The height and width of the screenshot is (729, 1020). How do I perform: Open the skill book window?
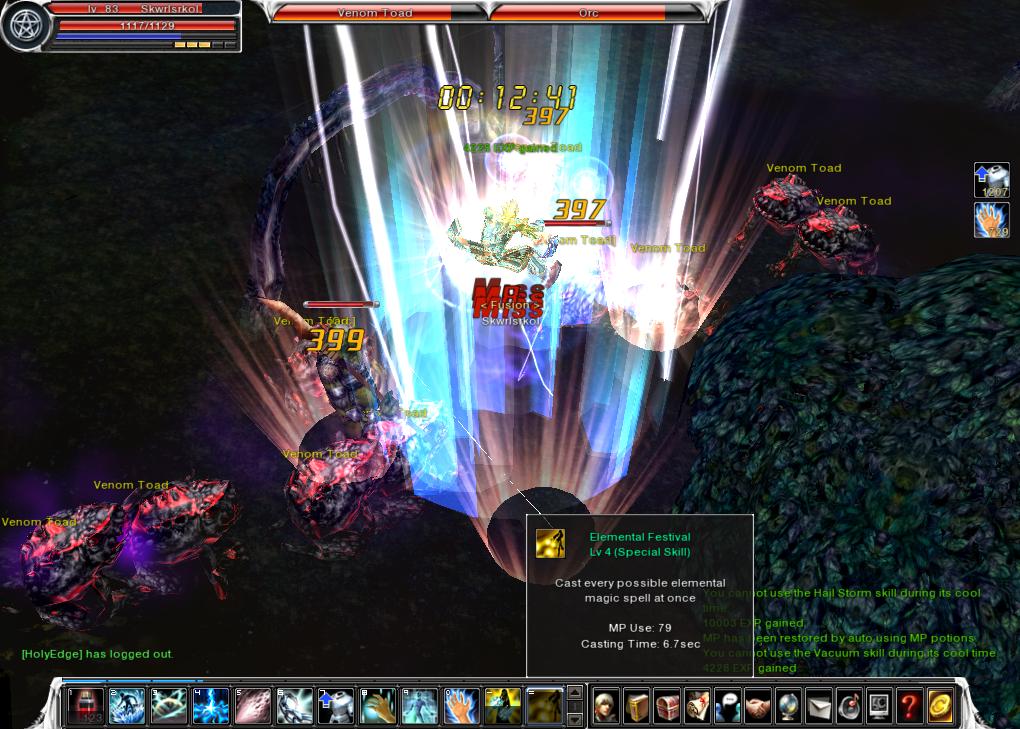(x=637, y=706)
